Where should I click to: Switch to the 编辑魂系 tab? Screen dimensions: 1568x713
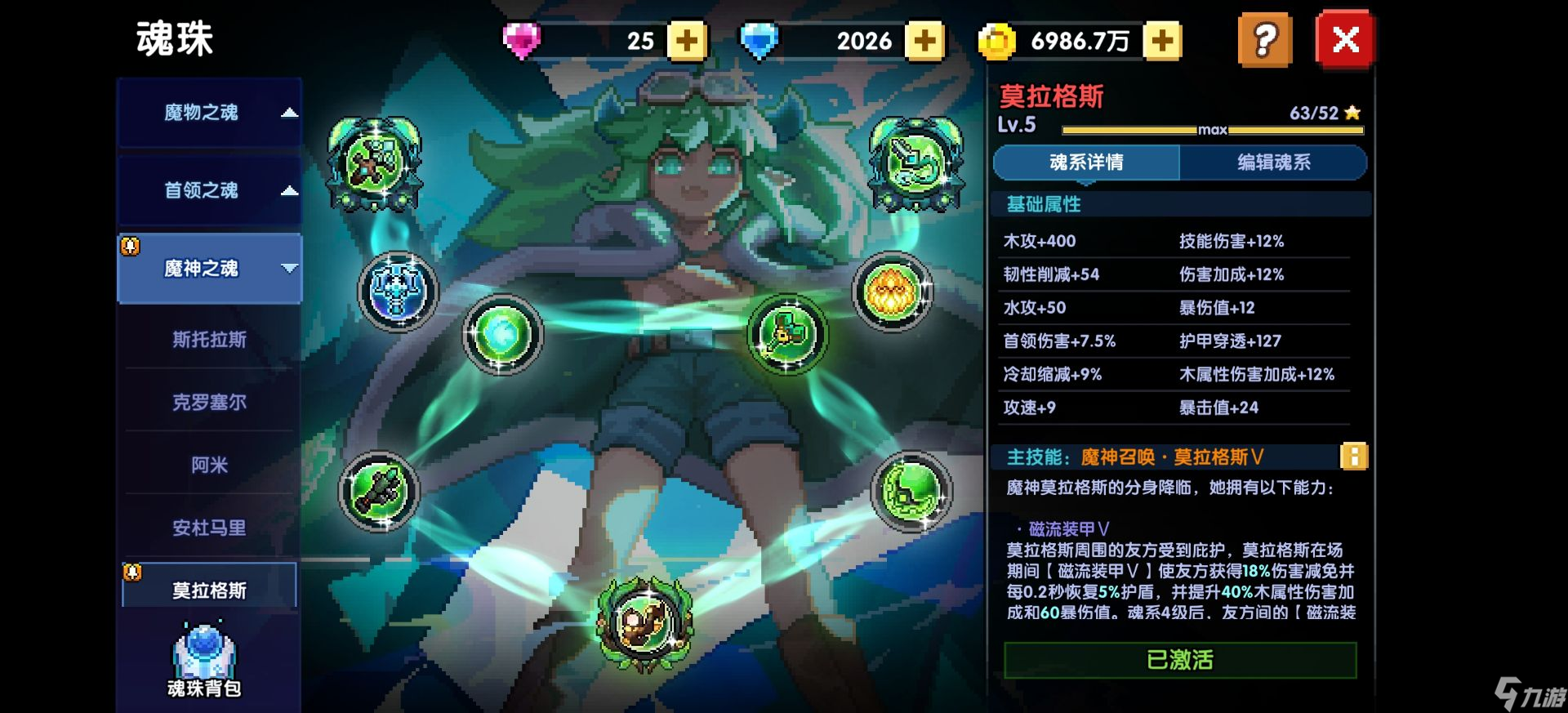[x=1272, y=163]
